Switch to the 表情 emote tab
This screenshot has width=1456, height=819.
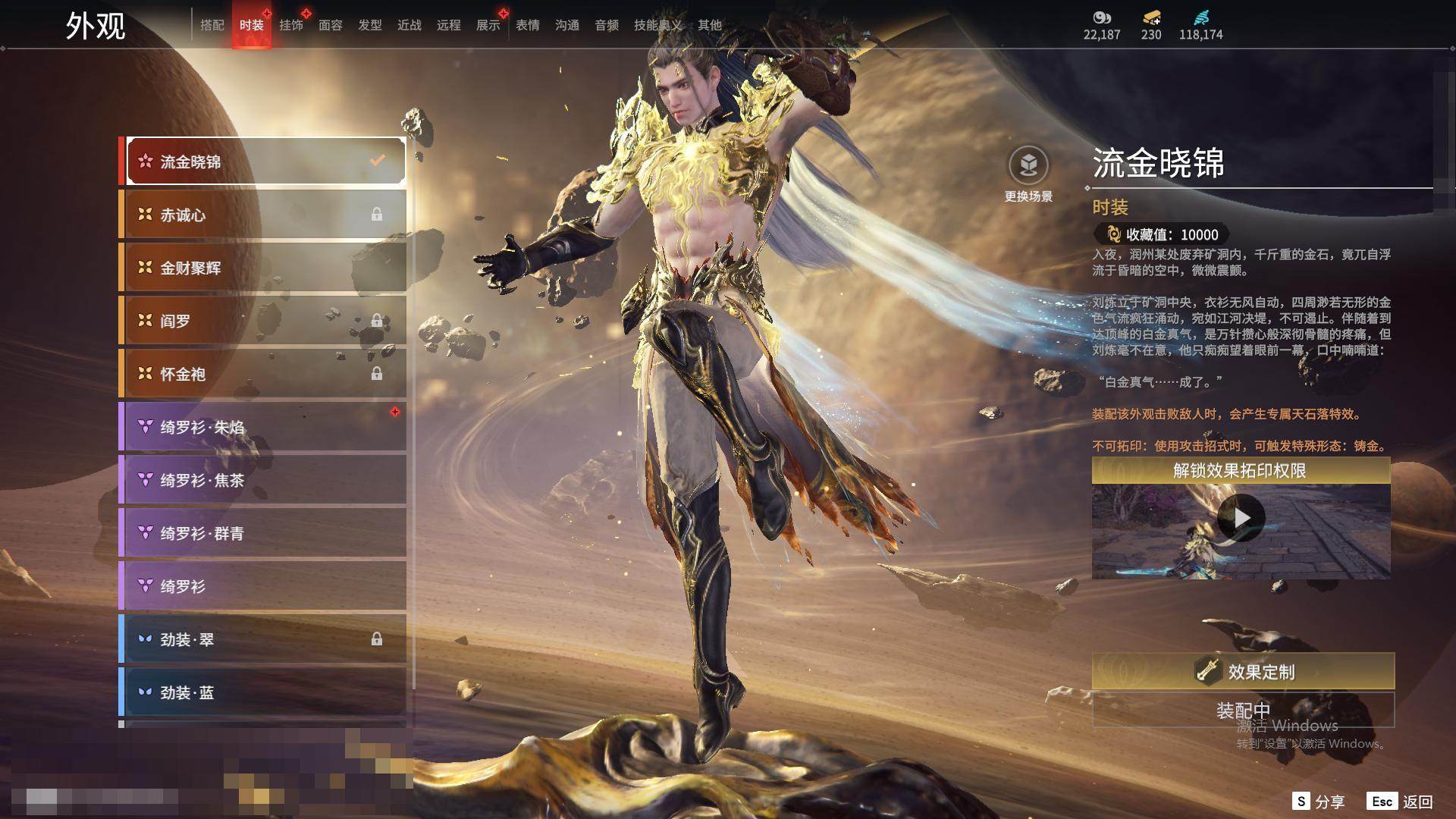click(527, 25)
